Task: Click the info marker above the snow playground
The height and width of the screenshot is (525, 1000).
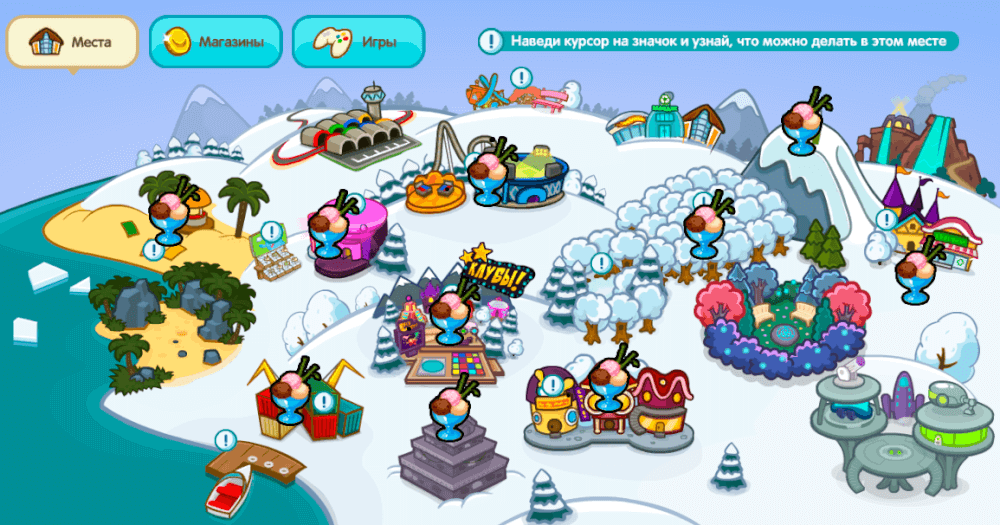Action: click(x=520, y=77)
